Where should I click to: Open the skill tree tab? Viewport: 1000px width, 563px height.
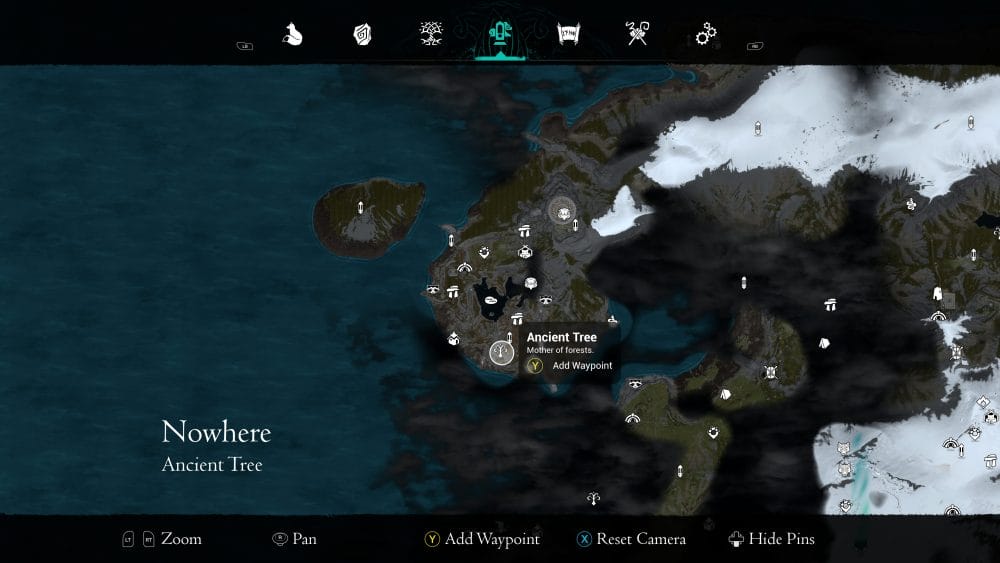point(431,35)
